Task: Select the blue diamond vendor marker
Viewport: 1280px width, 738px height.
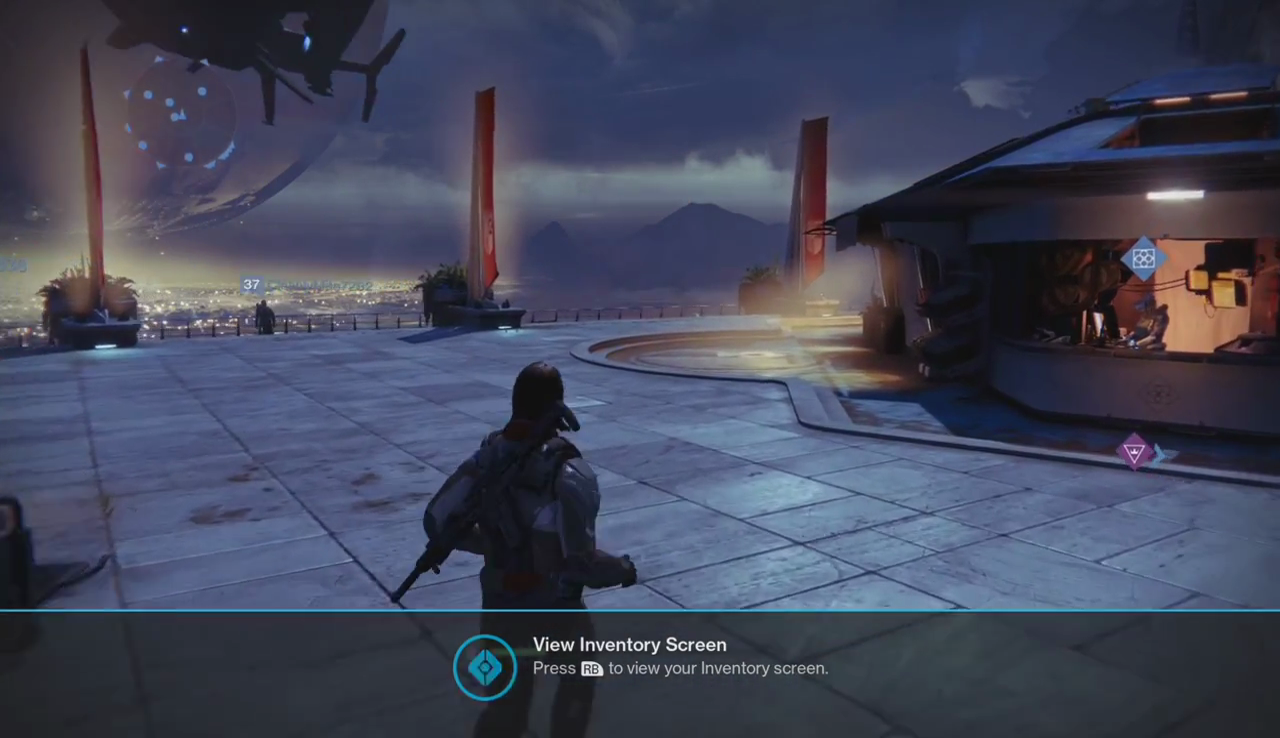Action: tap(1144, 259)
